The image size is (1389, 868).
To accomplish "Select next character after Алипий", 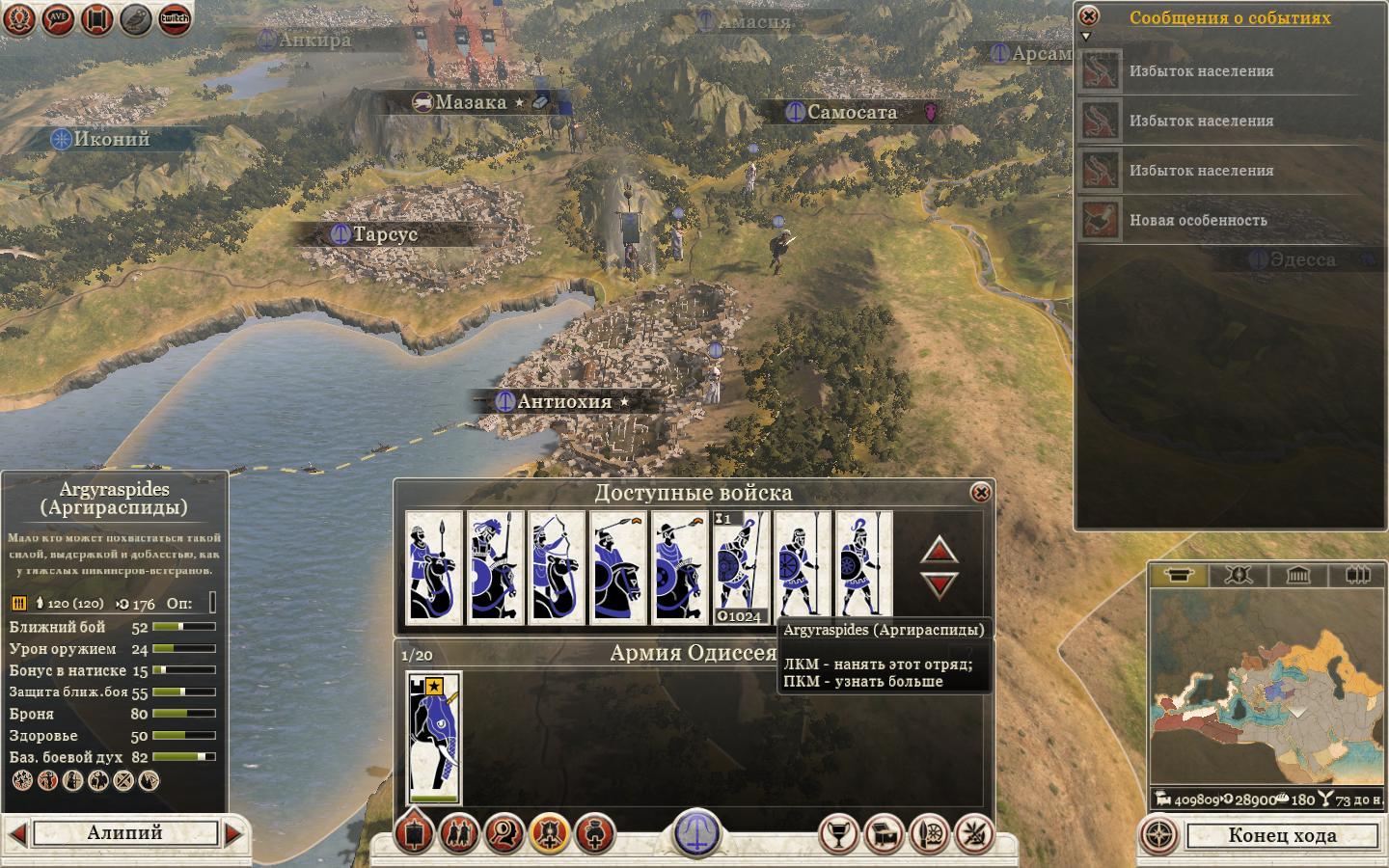I will (233, 833).
